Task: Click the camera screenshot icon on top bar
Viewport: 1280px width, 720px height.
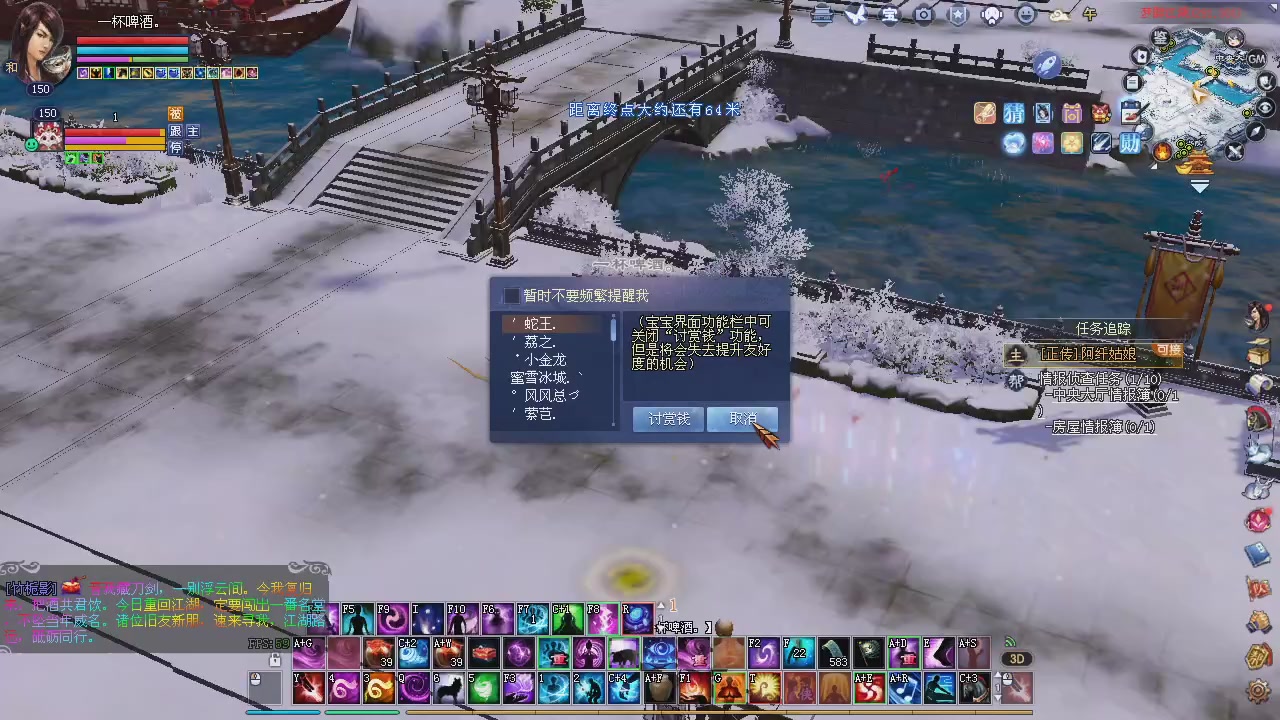Action: pos(924,15)
